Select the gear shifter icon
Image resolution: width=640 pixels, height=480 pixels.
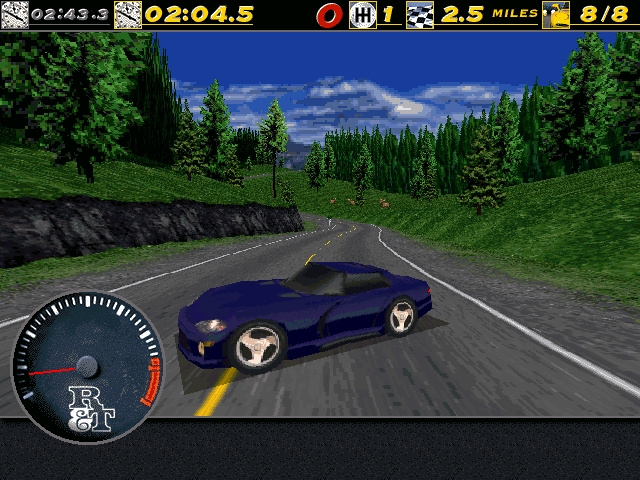point(362,15)
